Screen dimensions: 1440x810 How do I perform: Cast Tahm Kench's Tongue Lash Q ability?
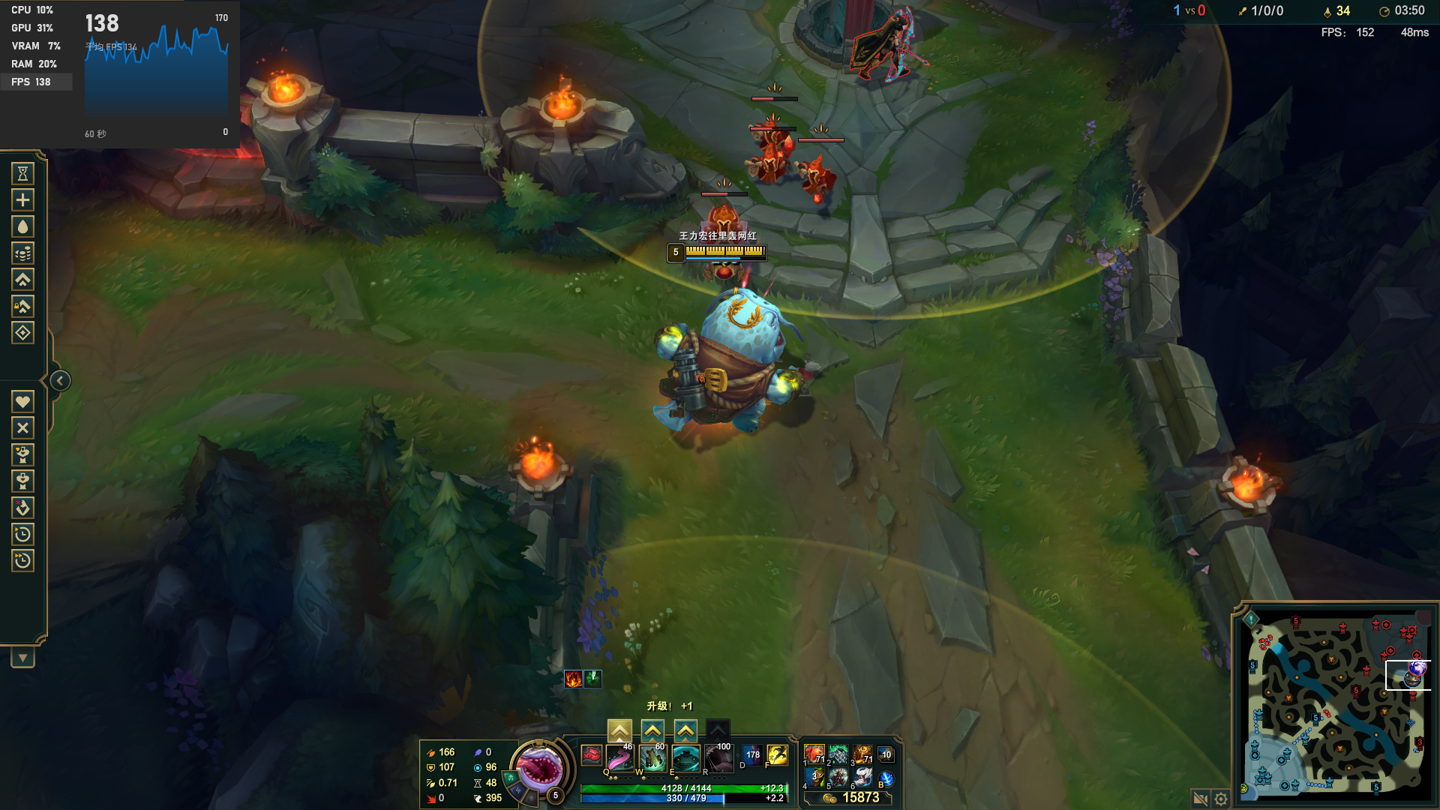619,758
